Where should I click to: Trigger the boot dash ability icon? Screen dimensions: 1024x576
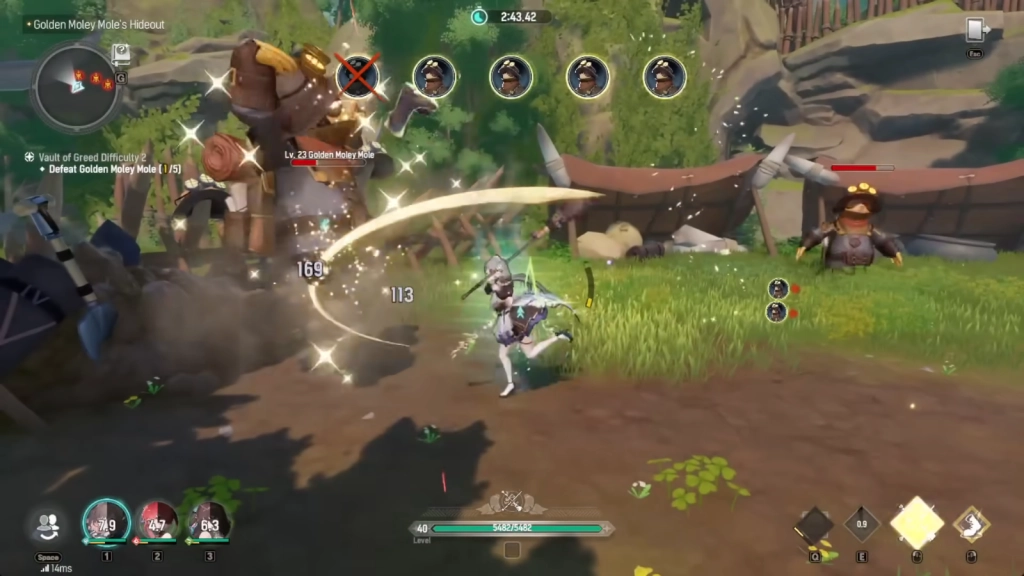tap(969, 523)
